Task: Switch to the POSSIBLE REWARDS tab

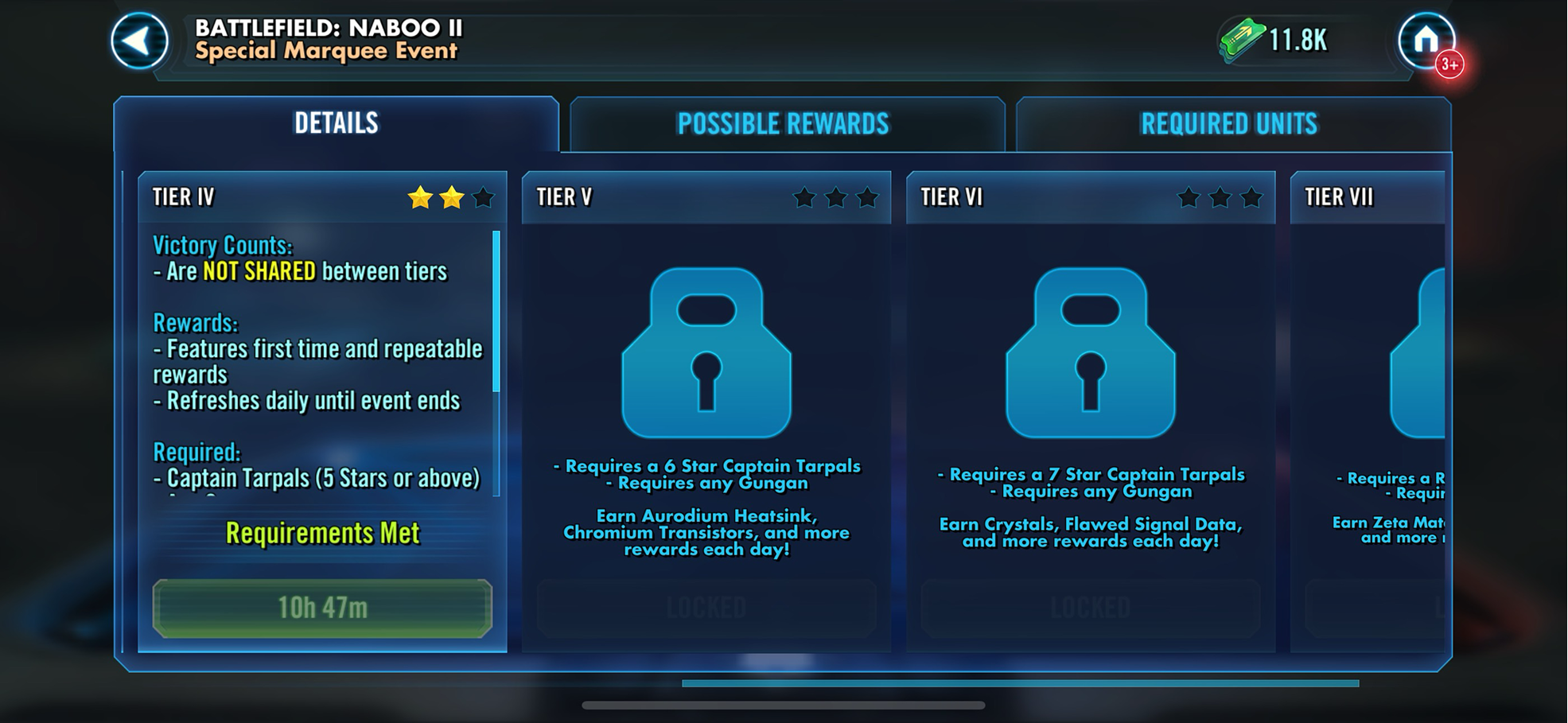Action: (x=784, y=124)
